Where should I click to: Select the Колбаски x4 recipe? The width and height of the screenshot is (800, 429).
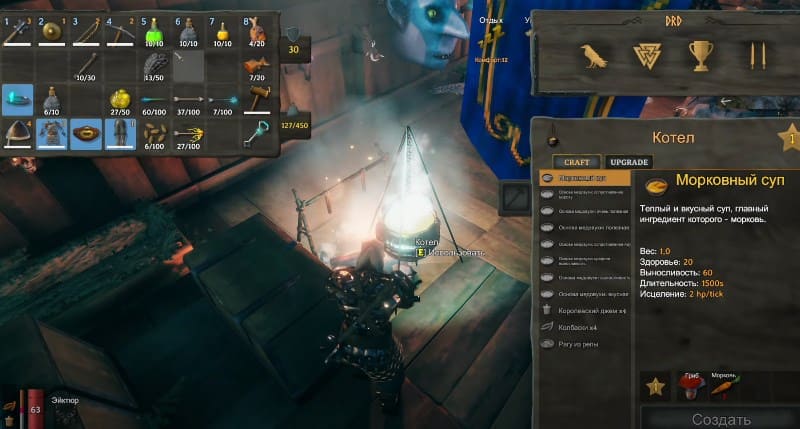578,327
